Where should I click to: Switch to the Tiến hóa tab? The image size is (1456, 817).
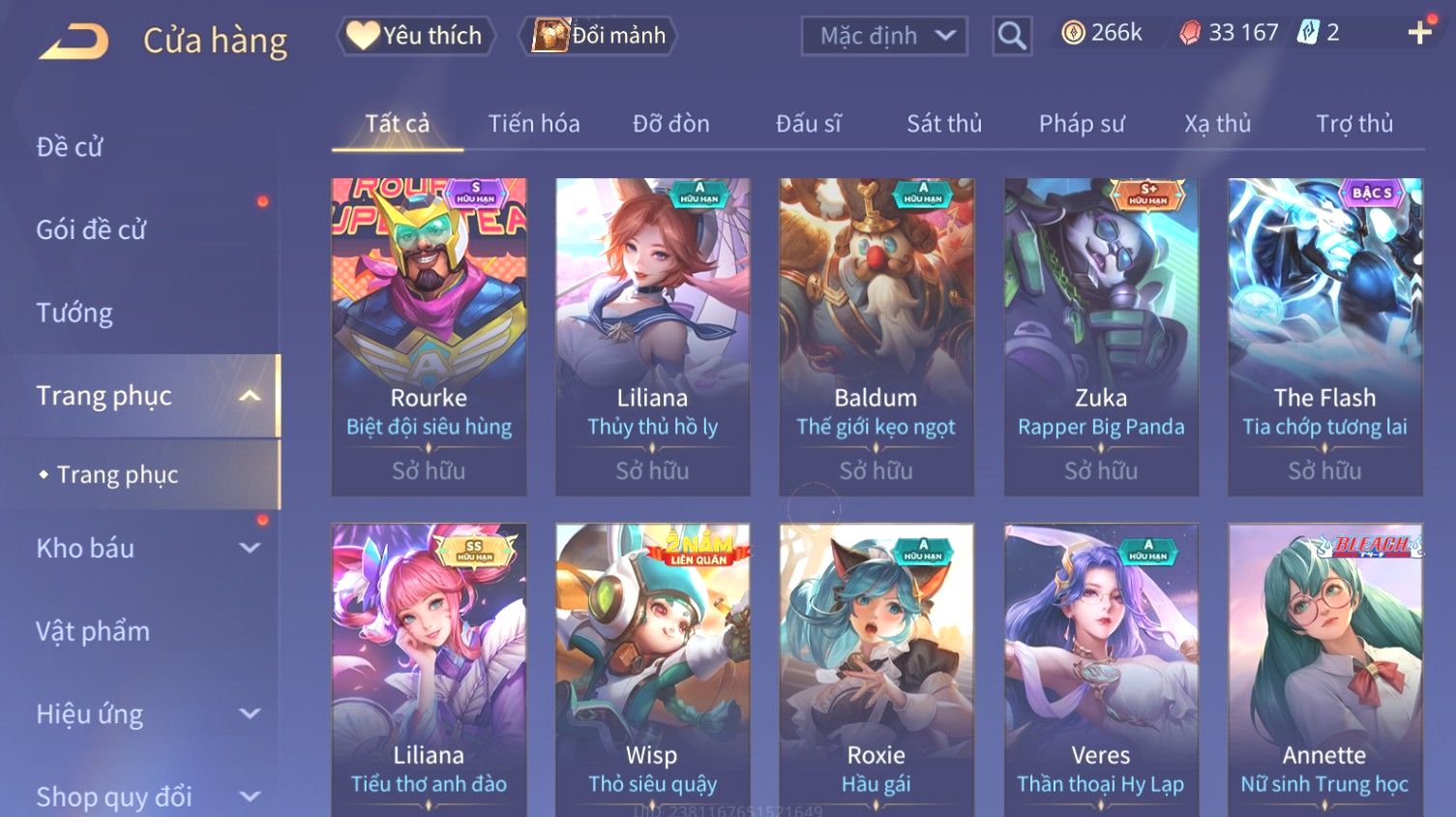(534, 124)
